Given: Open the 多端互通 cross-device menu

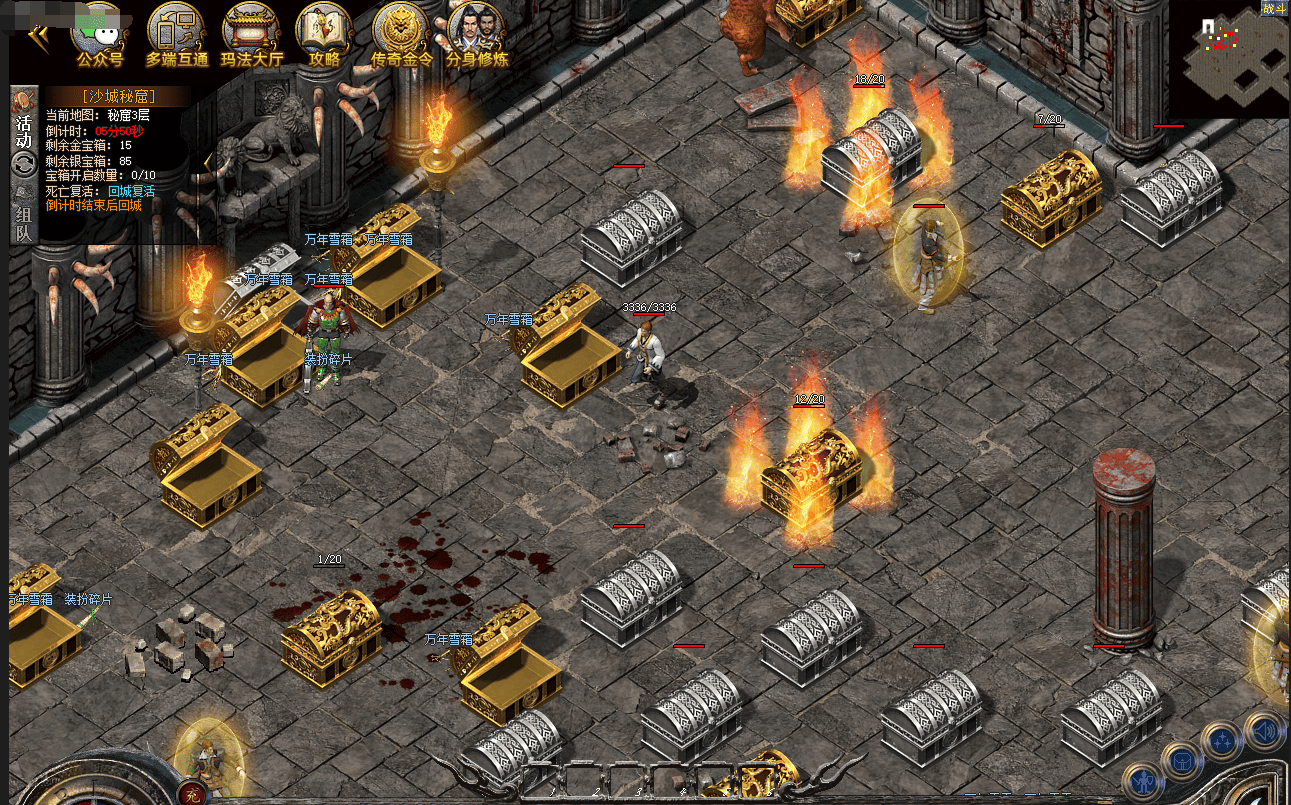Looking at the screenshot, I should point(176,33).
